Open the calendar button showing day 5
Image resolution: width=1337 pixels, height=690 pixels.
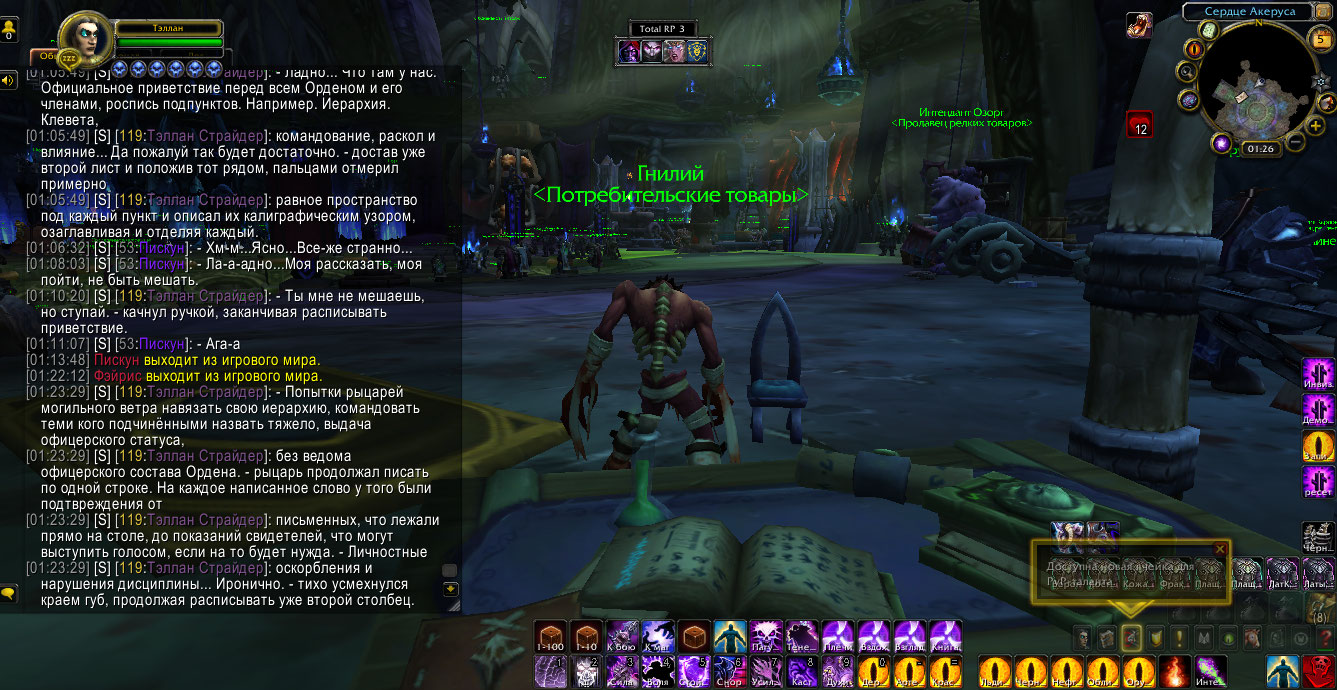pos(1319,39)
